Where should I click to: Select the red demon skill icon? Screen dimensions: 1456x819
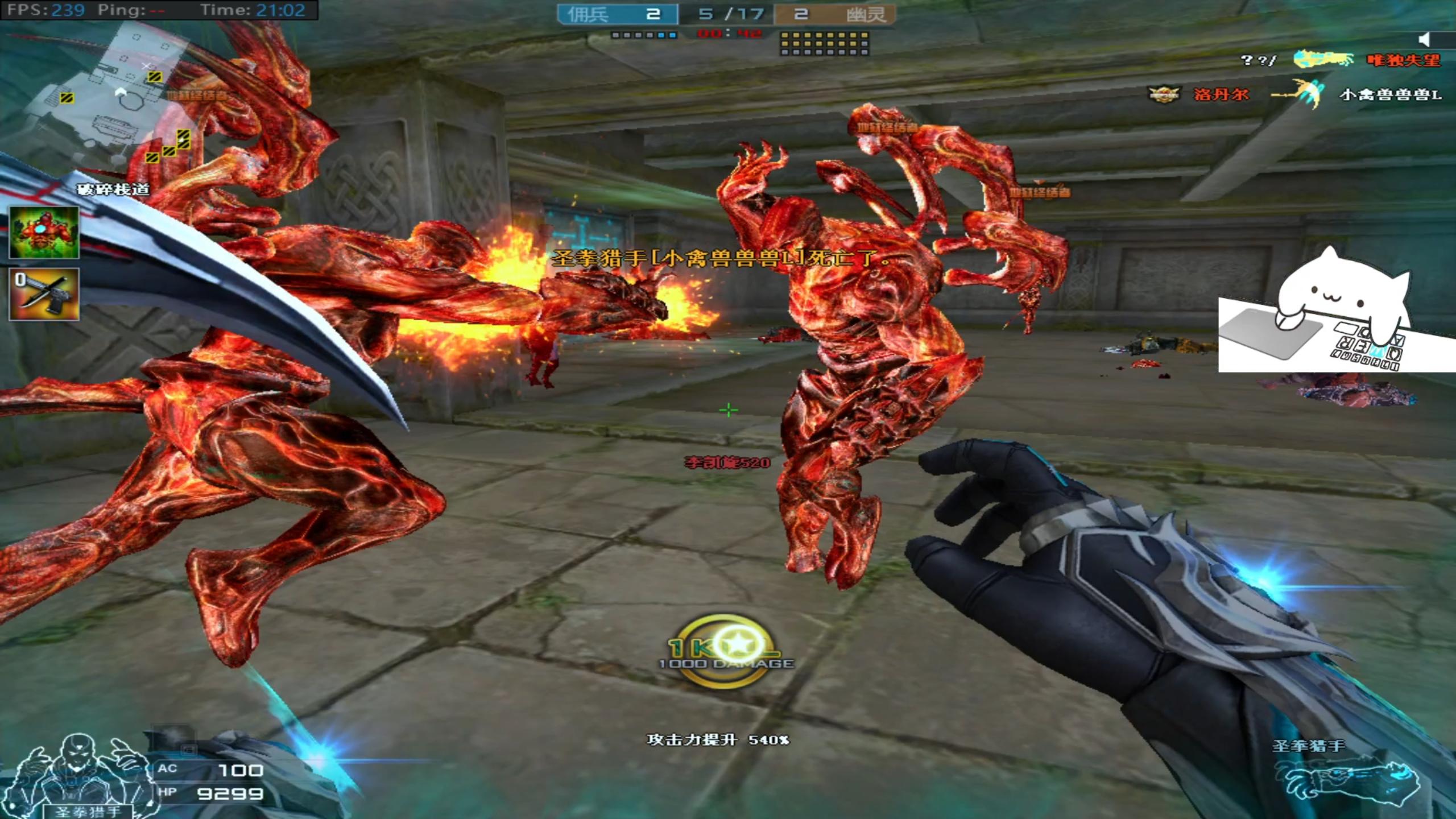[x=44, y=233]
